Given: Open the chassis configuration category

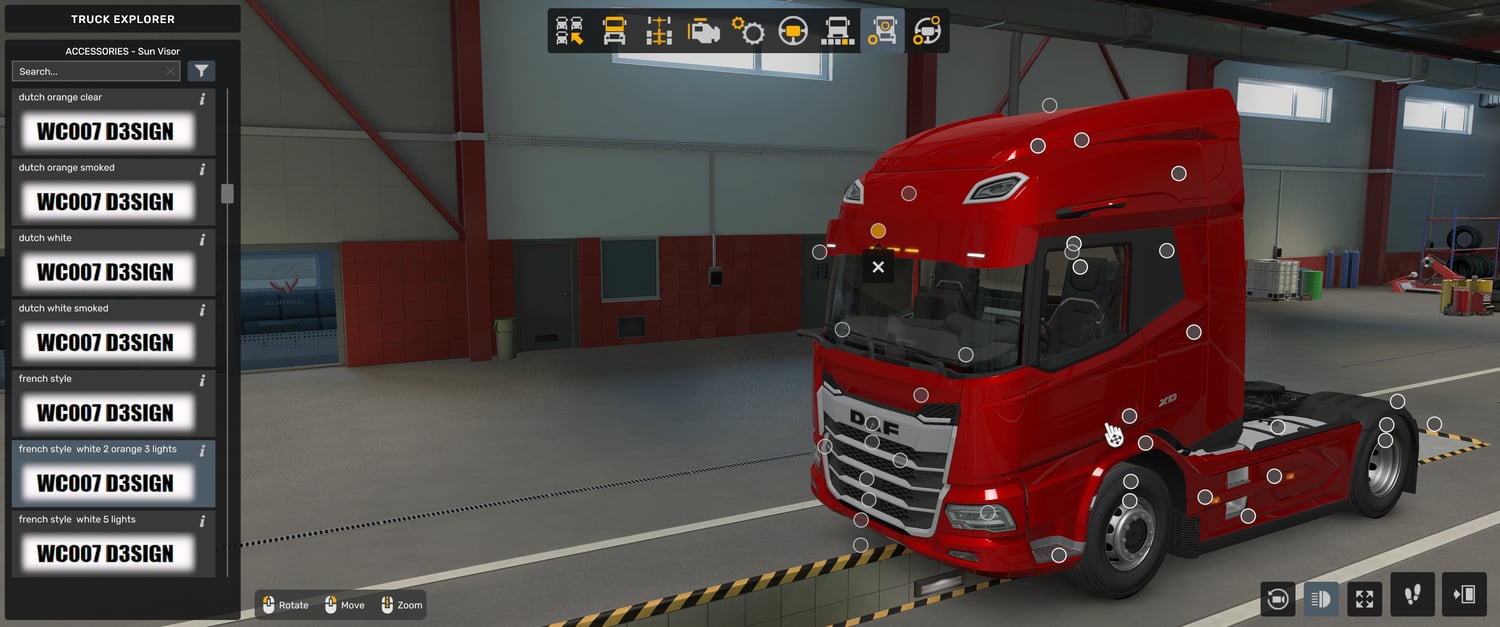Looking at the screenshot, I should (659, 31).
